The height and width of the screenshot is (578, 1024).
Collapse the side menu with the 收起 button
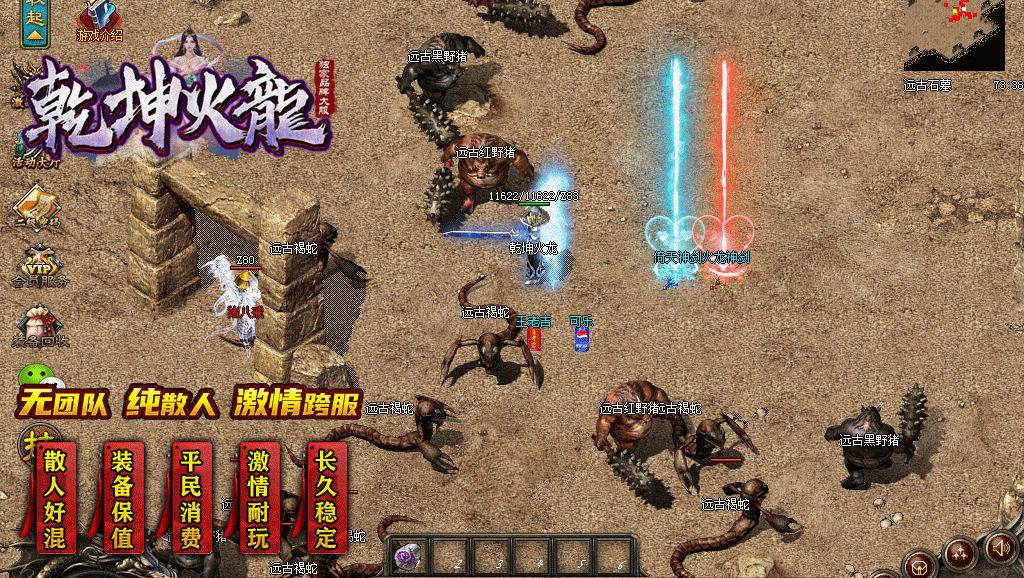36,23
